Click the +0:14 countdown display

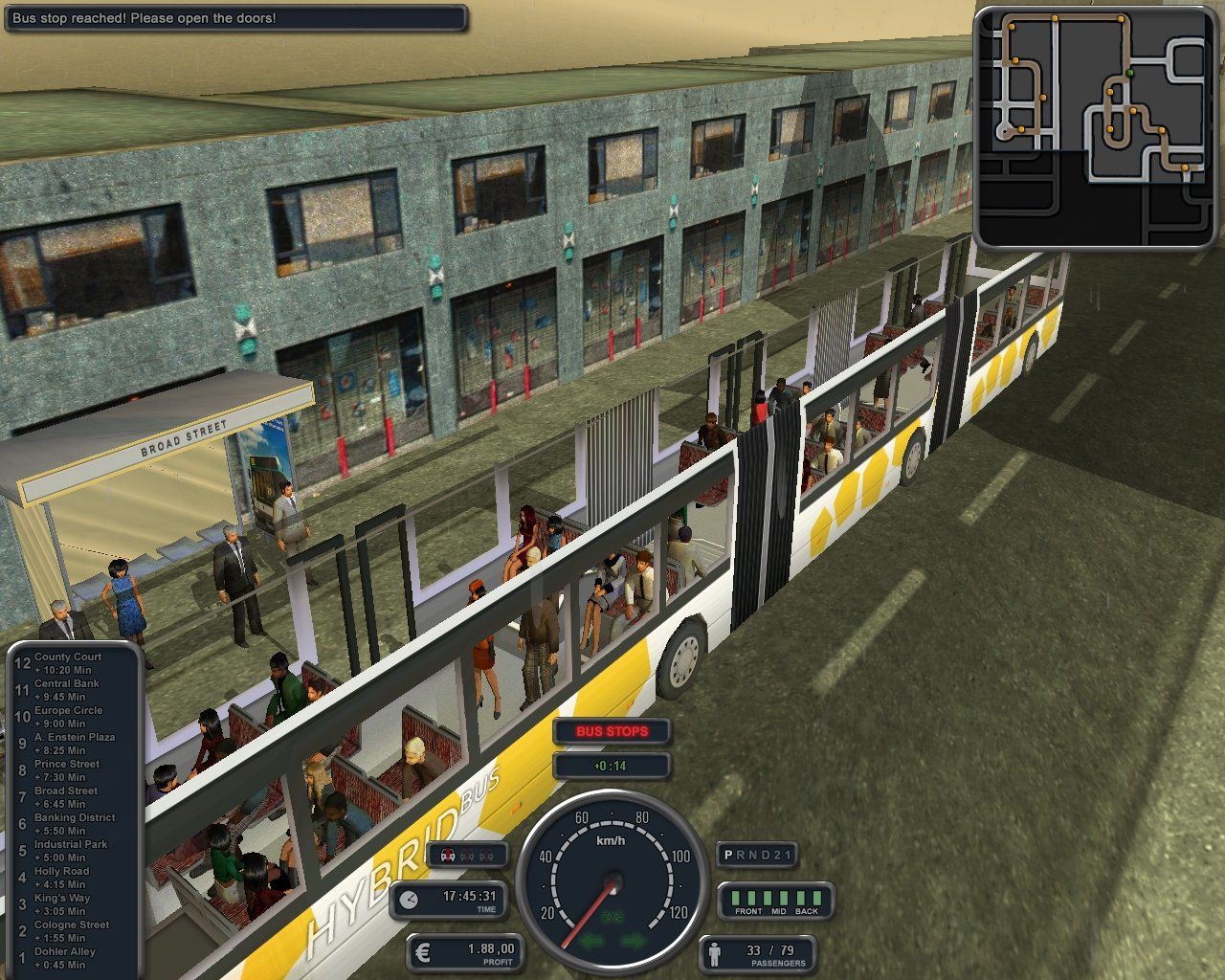612,765
